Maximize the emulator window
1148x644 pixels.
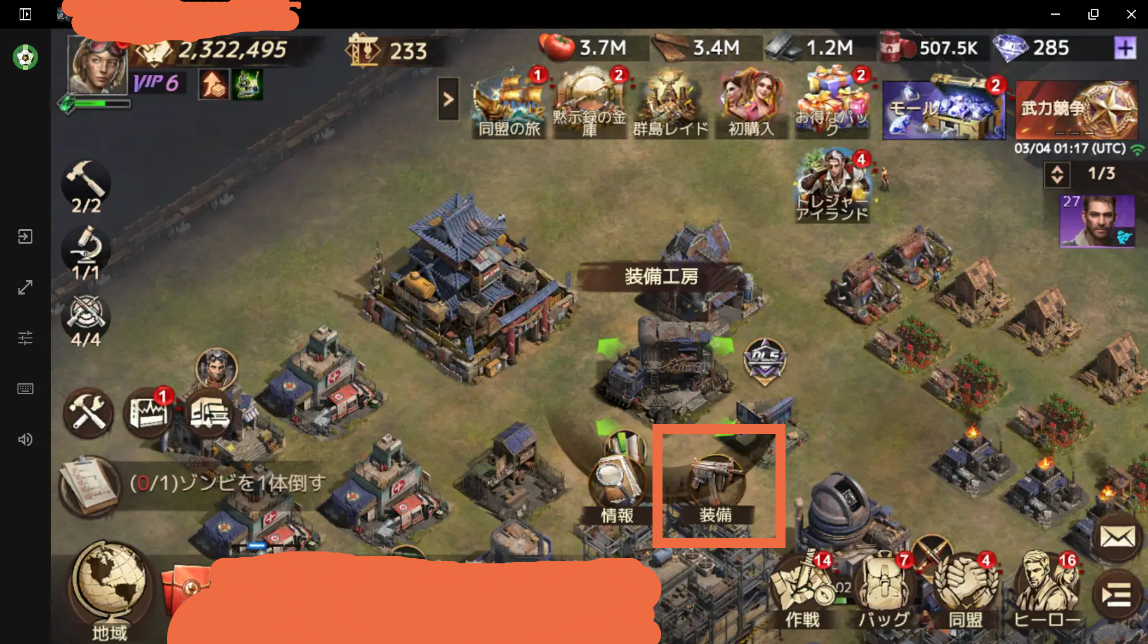pyautogui.click(x=1093, y=14)
